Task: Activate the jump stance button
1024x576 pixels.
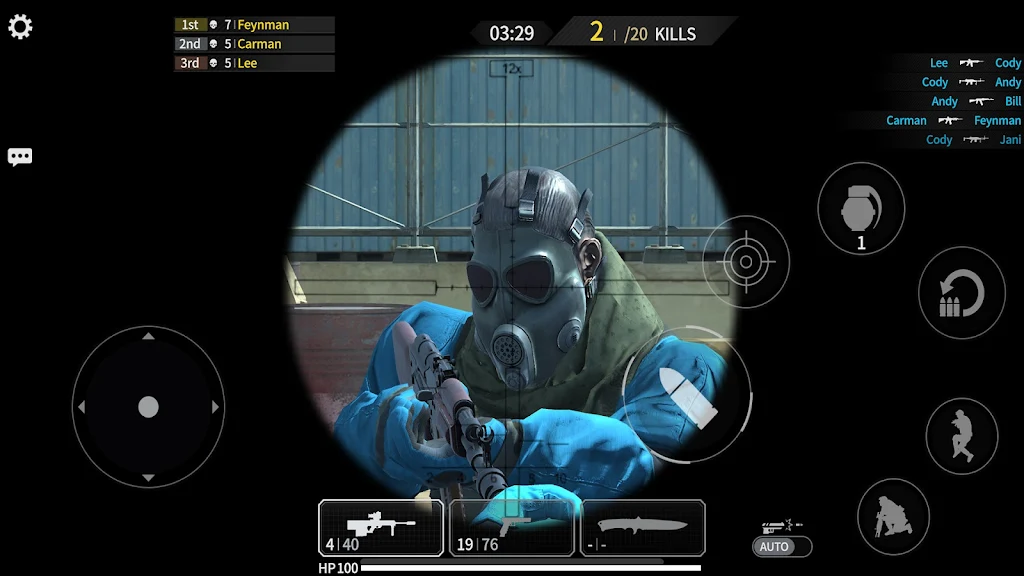Action: pyautogui.click(x=962, y=436)
